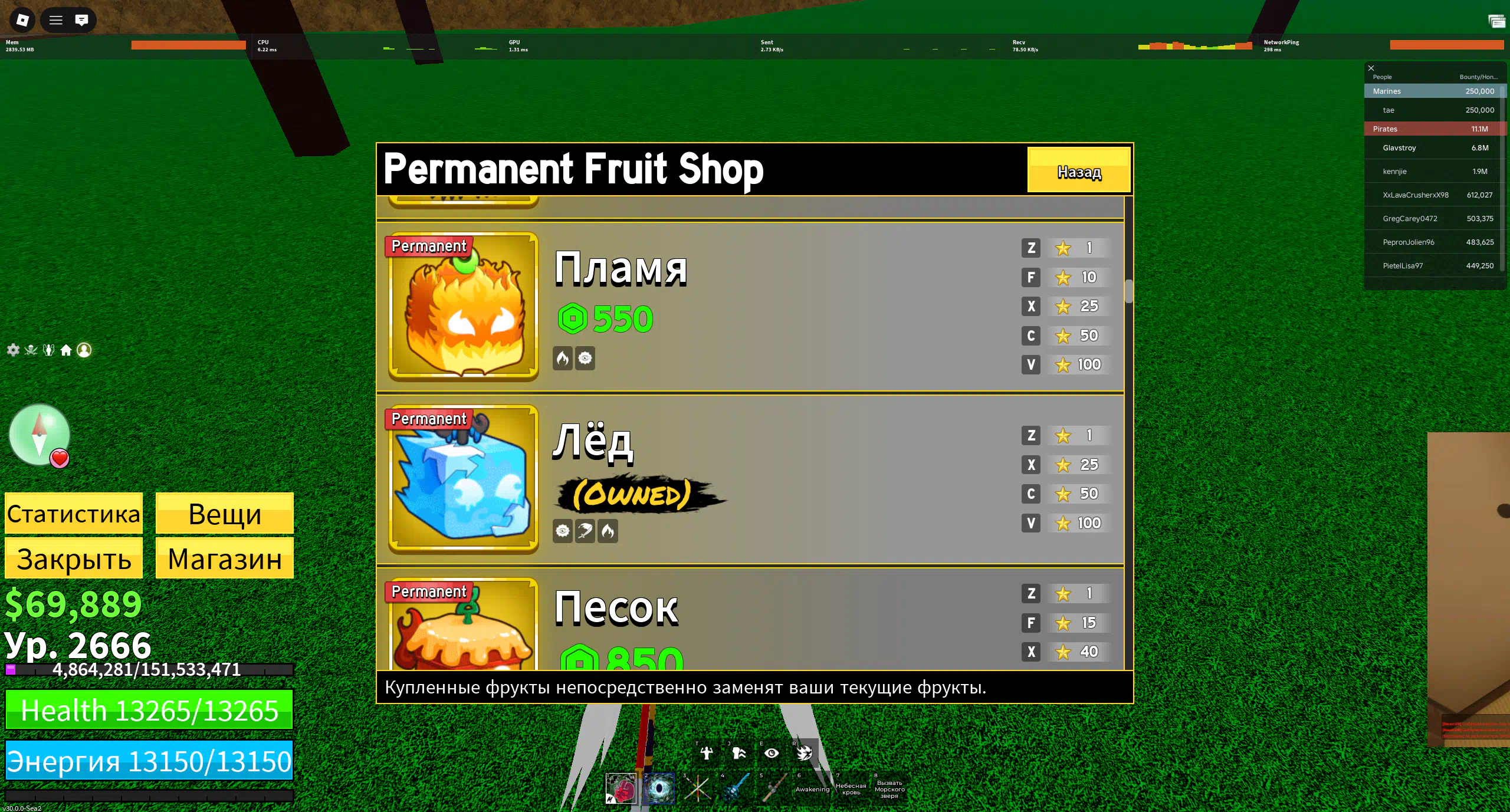This screenshot has width=1510, height=812.
Task: Open settings with the gear icon
Action: coord(13,350)
